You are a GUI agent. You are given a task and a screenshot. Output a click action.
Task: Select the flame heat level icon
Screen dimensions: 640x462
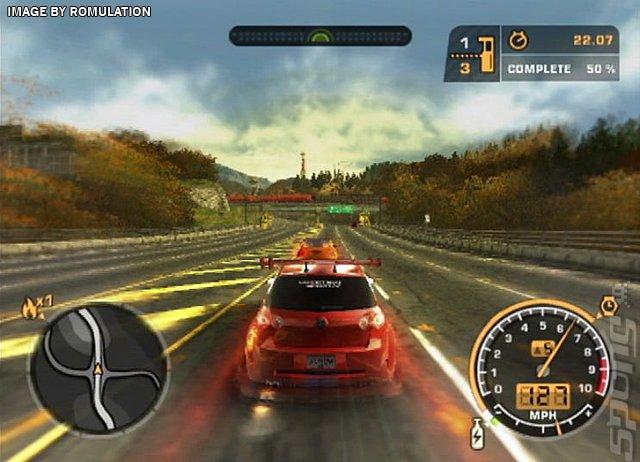coord(31,305)
